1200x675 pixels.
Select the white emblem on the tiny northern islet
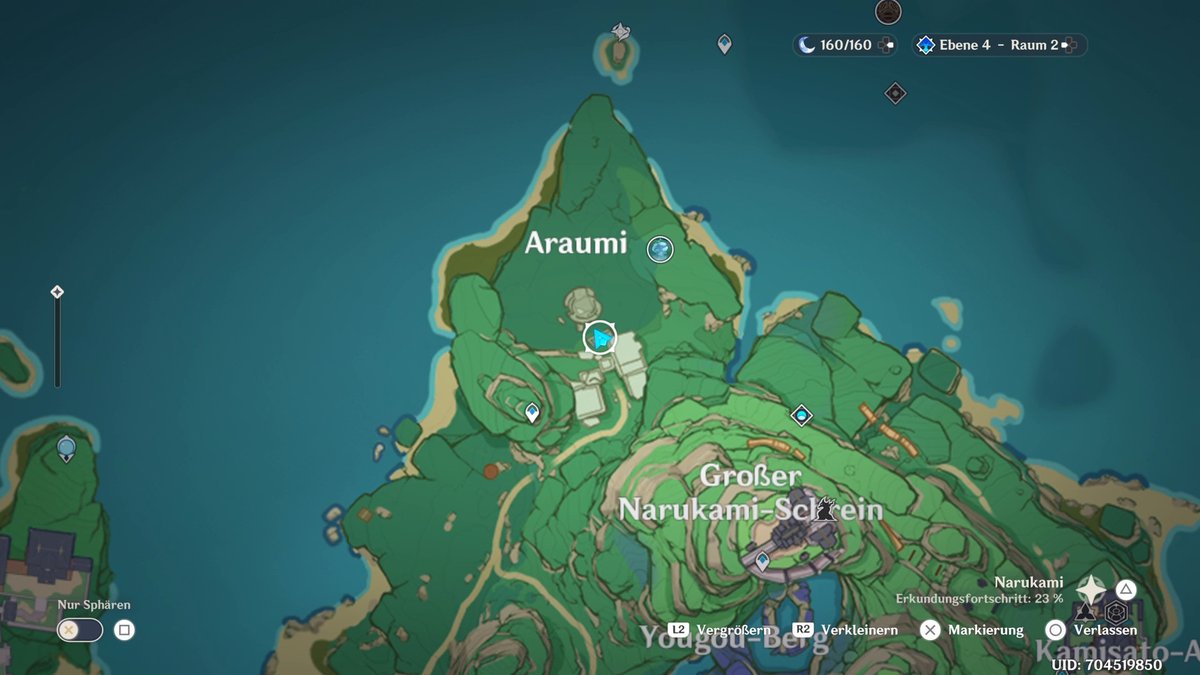[x=620, y=32]
